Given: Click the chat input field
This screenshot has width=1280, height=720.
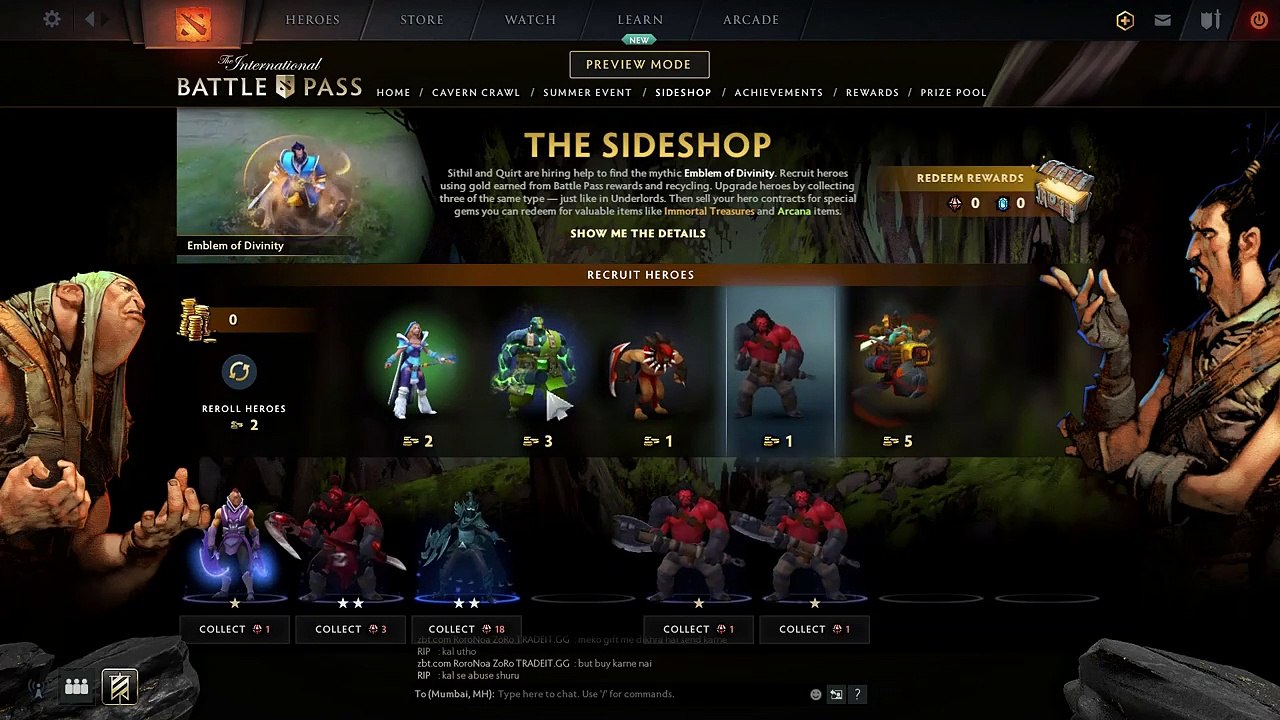Looking at the screenshot, I should coord(650,694).
